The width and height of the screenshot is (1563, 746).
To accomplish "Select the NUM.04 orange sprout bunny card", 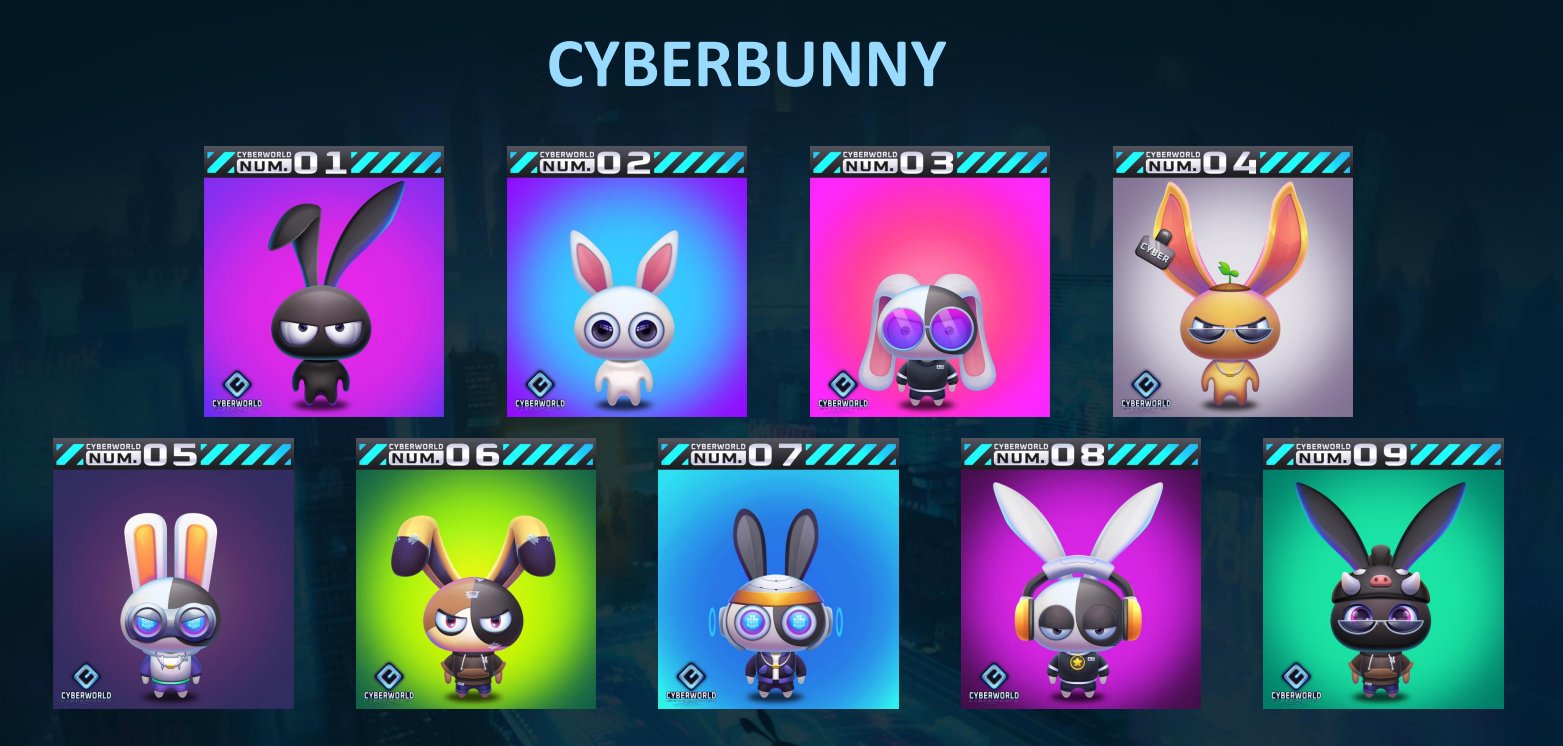I will tap(1232, 296).
